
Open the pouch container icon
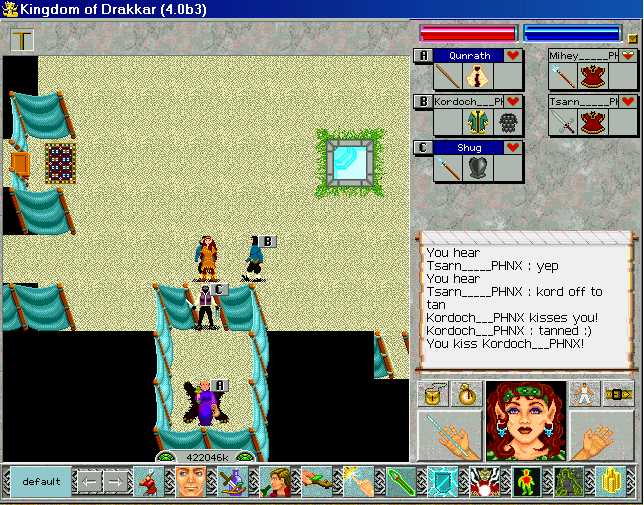432,393
